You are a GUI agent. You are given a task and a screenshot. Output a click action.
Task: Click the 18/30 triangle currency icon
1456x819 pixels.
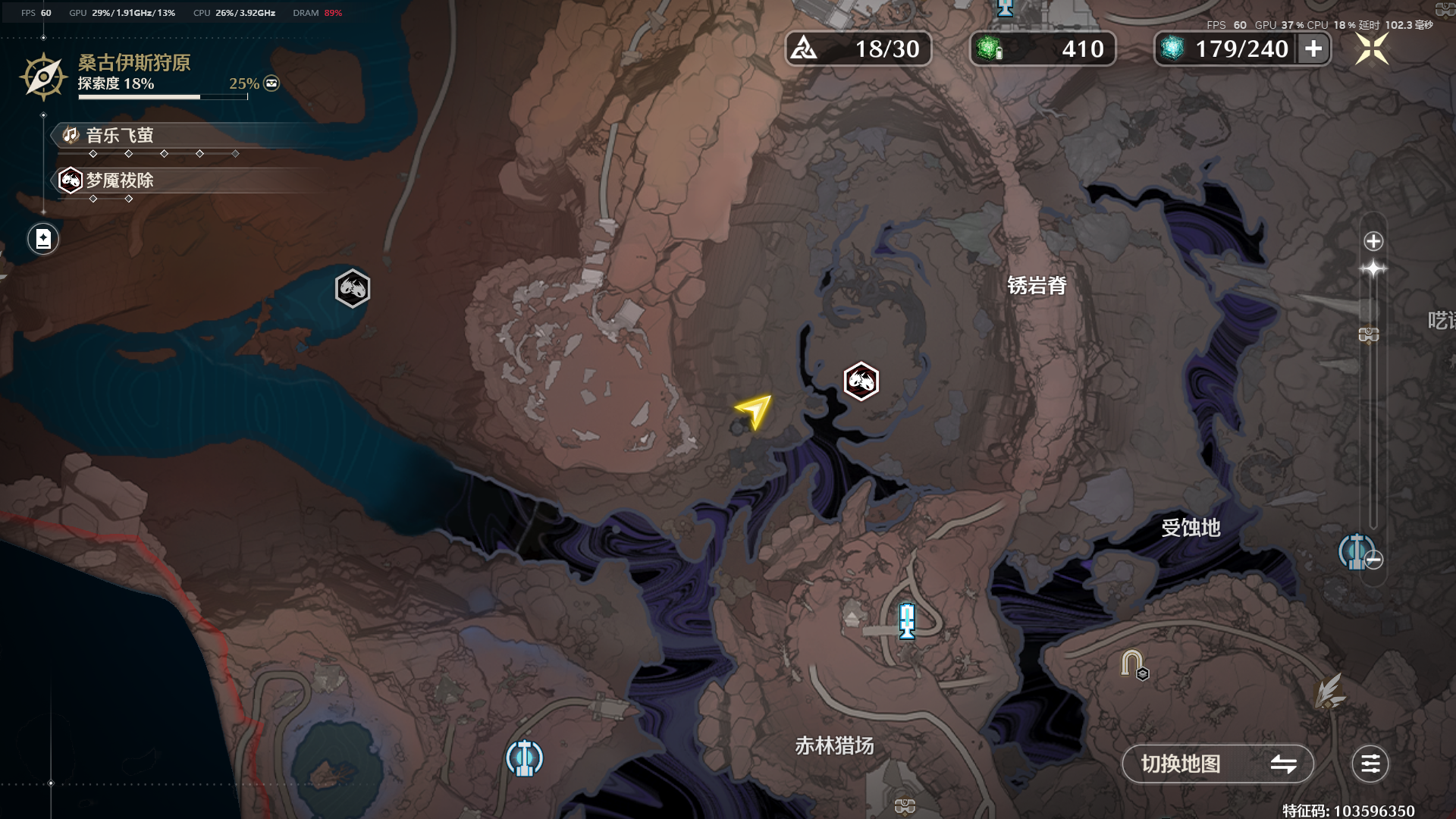pyautogui.click(x=804, y=49)
